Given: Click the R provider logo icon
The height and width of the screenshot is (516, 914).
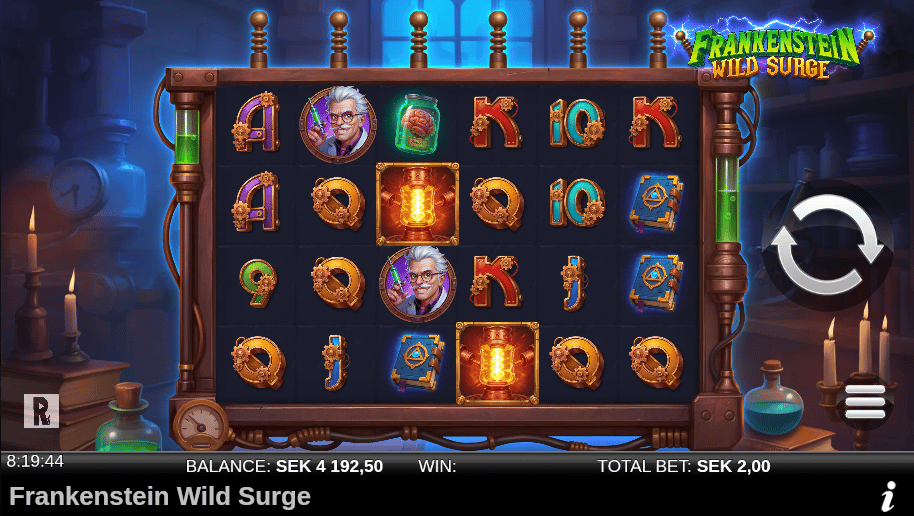Looking at the screenshot, I should tap(41, 410).
